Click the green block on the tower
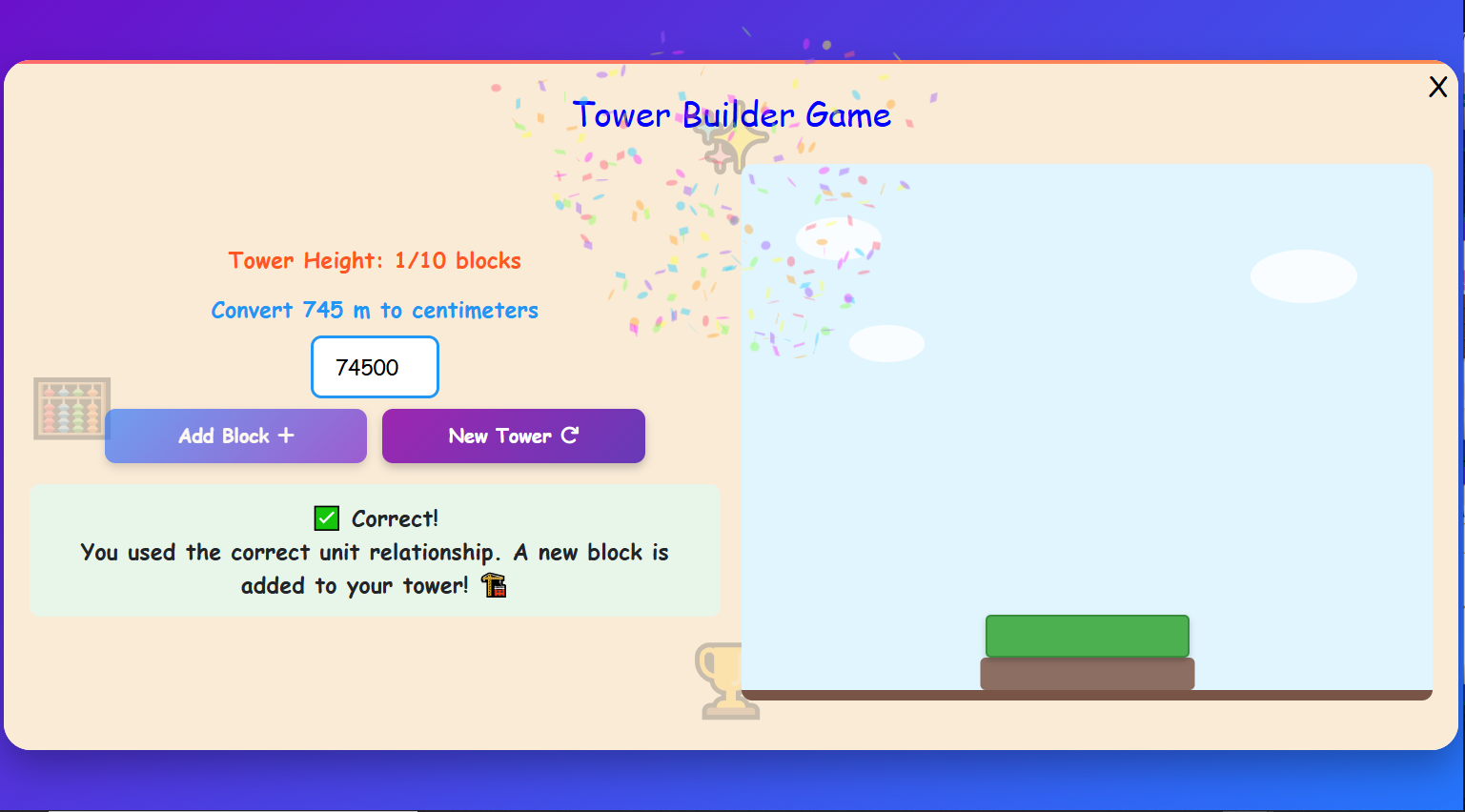This screenshot has height=812, width=1465. coord(1087,636)
